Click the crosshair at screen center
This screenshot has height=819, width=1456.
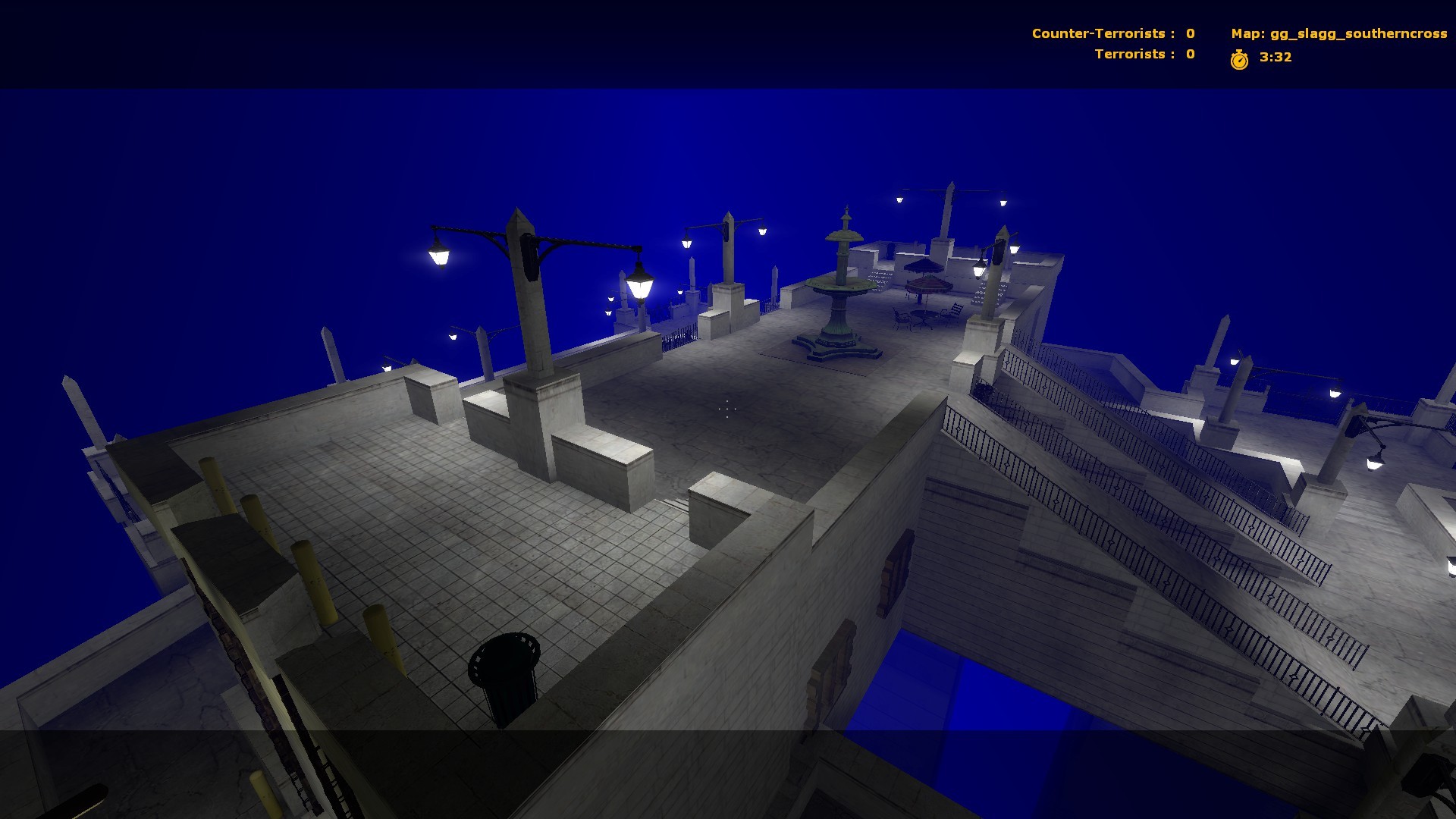click(x=726, y=409)
